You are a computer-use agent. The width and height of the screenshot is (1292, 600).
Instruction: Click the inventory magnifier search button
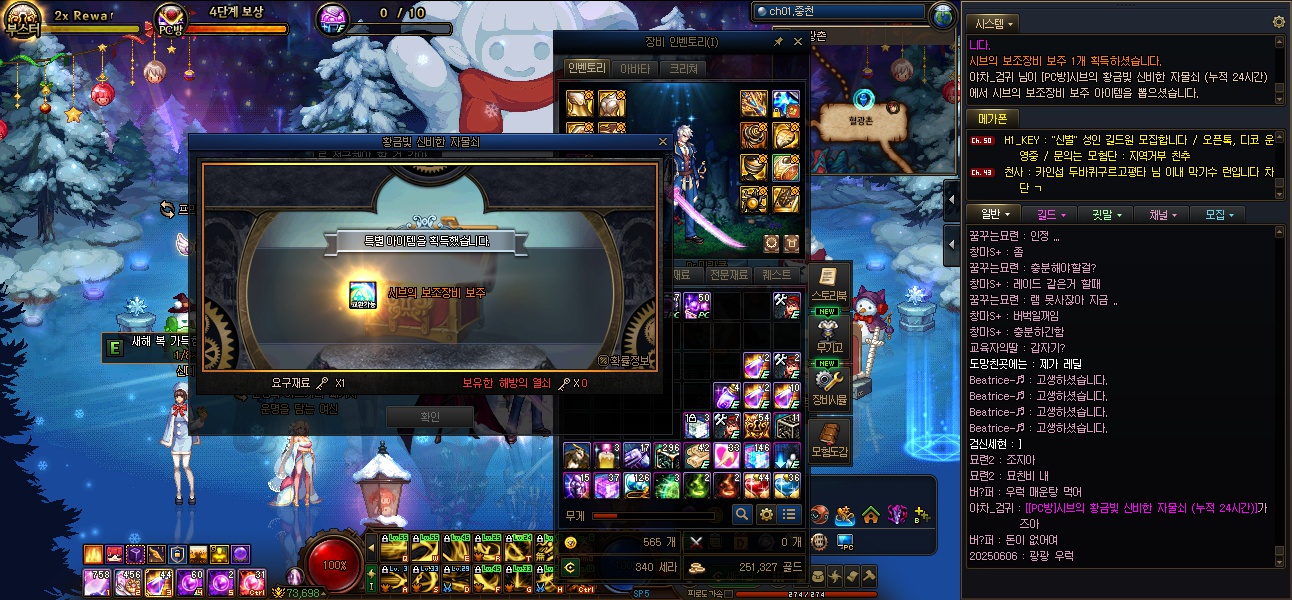(742, 514)
